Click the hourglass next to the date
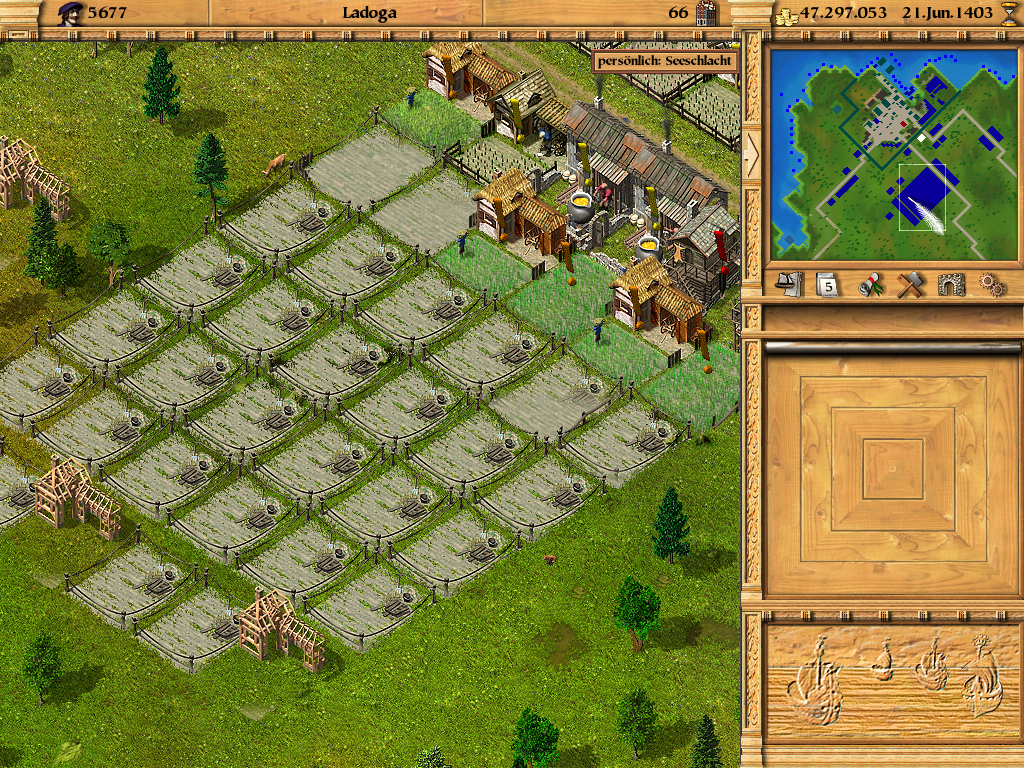Viewport: 1024px width, 768px height. click(1007, 13)
